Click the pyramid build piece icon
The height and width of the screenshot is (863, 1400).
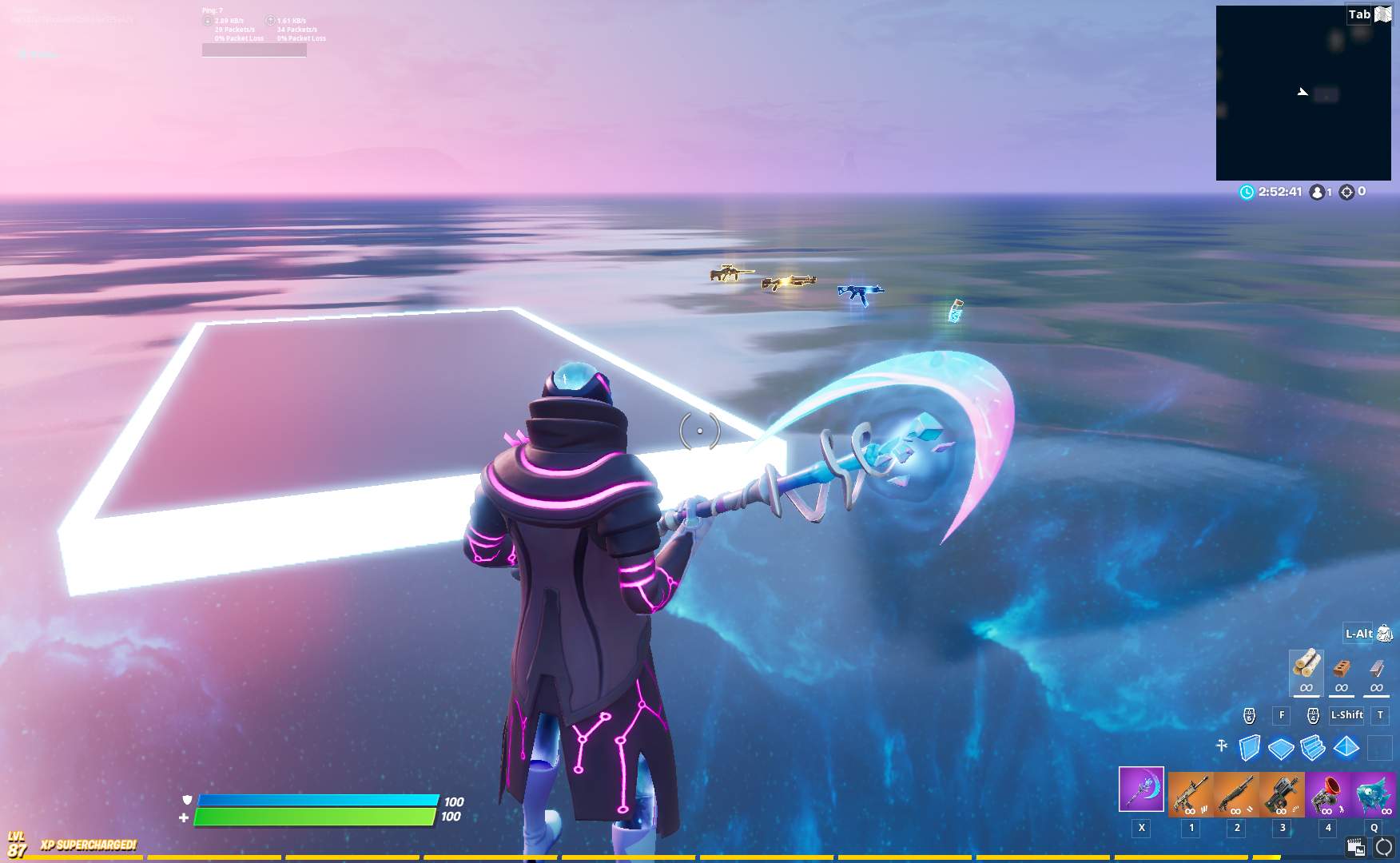1346,747
